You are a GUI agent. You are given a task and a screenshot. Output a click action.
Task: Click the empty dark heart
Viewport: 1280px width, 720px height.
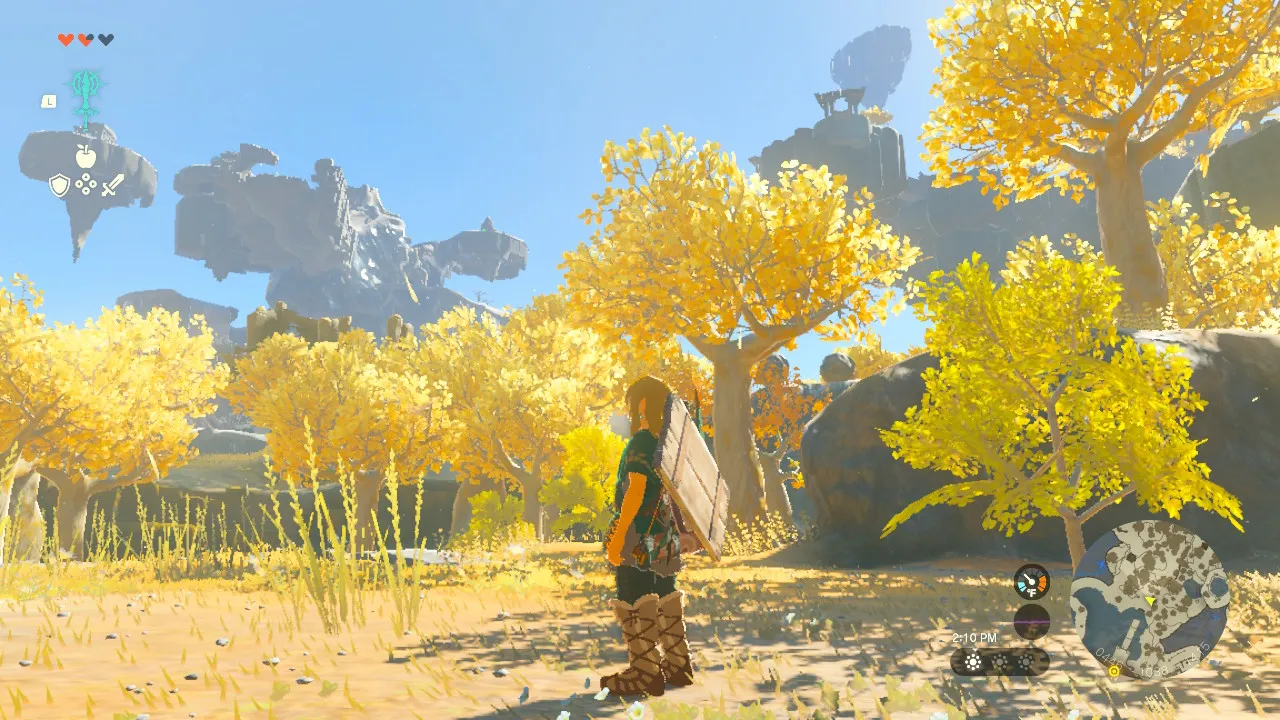pos(106,39)
